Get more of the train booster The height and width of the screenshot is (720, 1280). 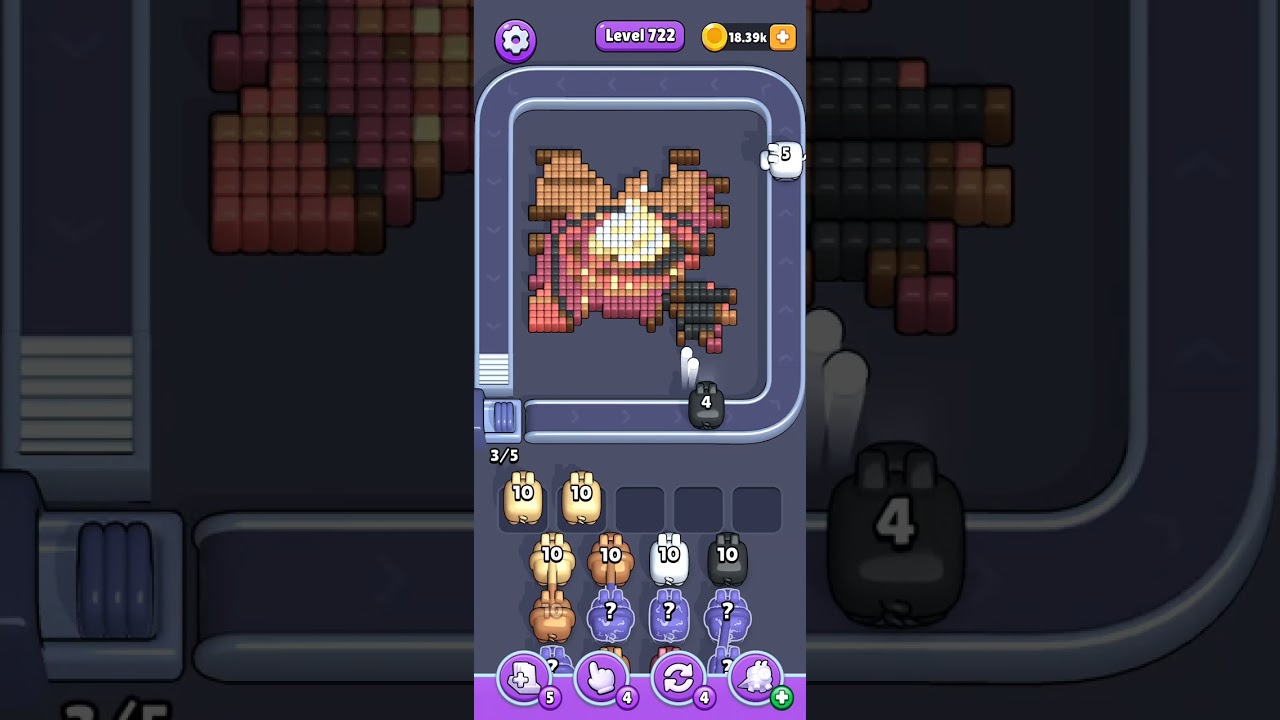tap(781, 698)
